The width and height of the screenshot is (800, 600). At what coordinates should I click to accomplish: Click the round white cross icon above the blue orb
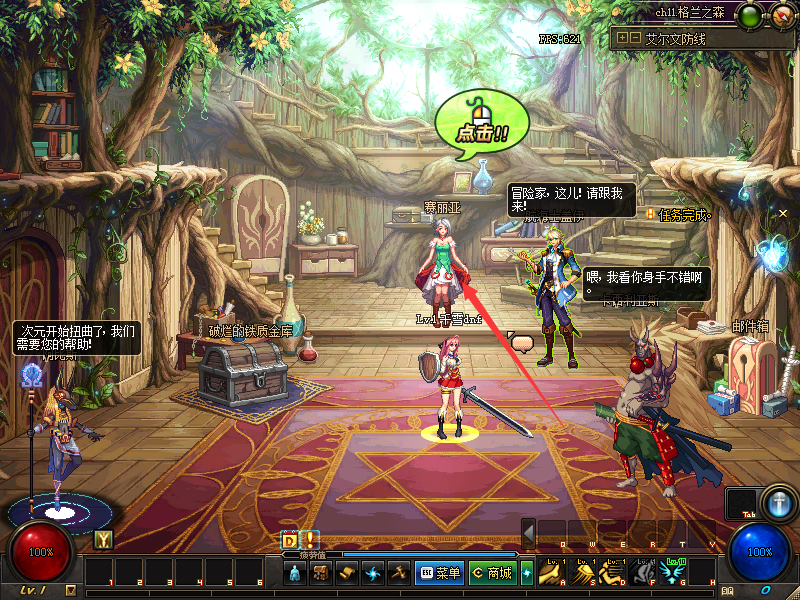click(778, 502)
